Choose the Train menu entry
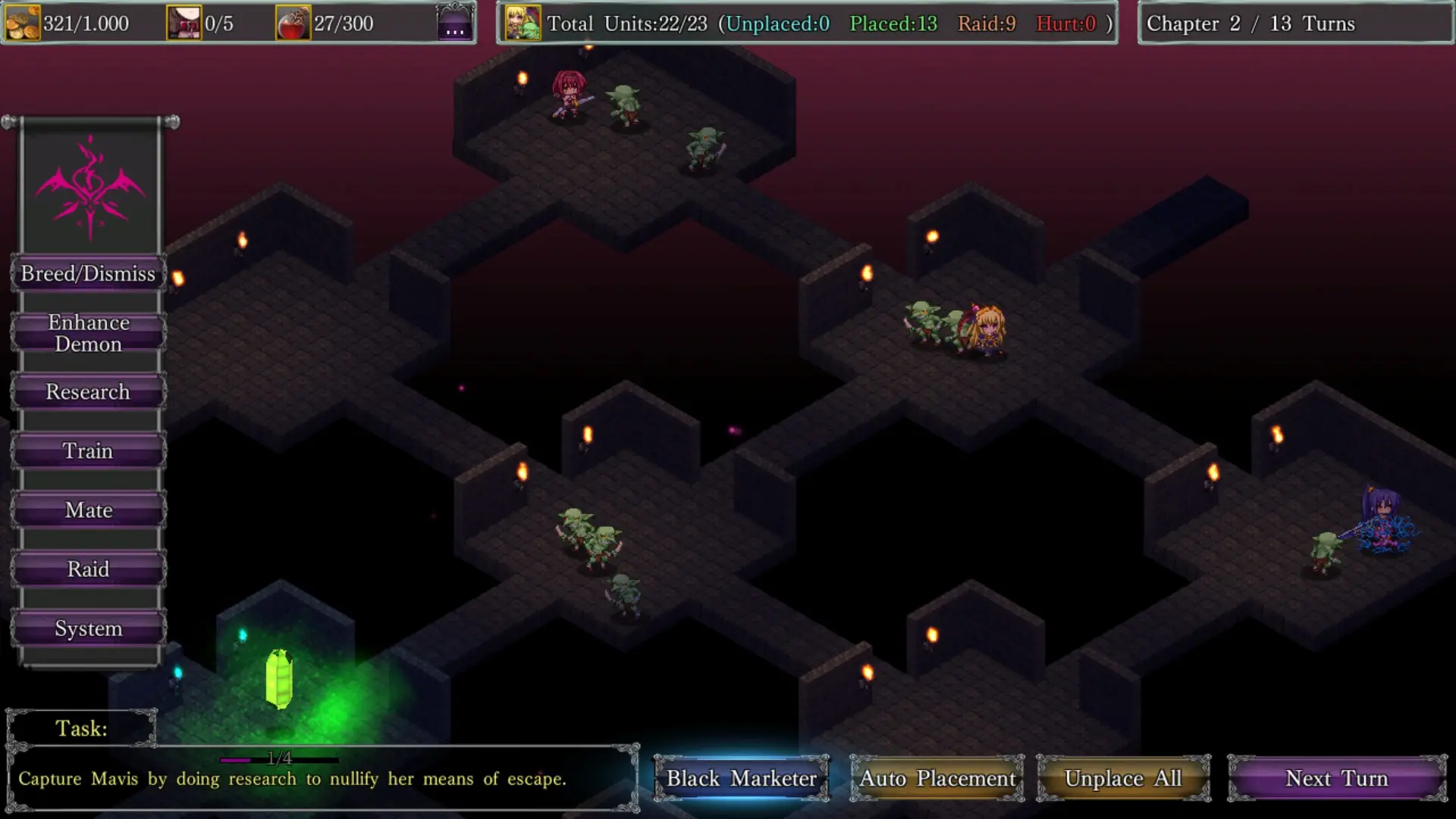 point(88,451)
